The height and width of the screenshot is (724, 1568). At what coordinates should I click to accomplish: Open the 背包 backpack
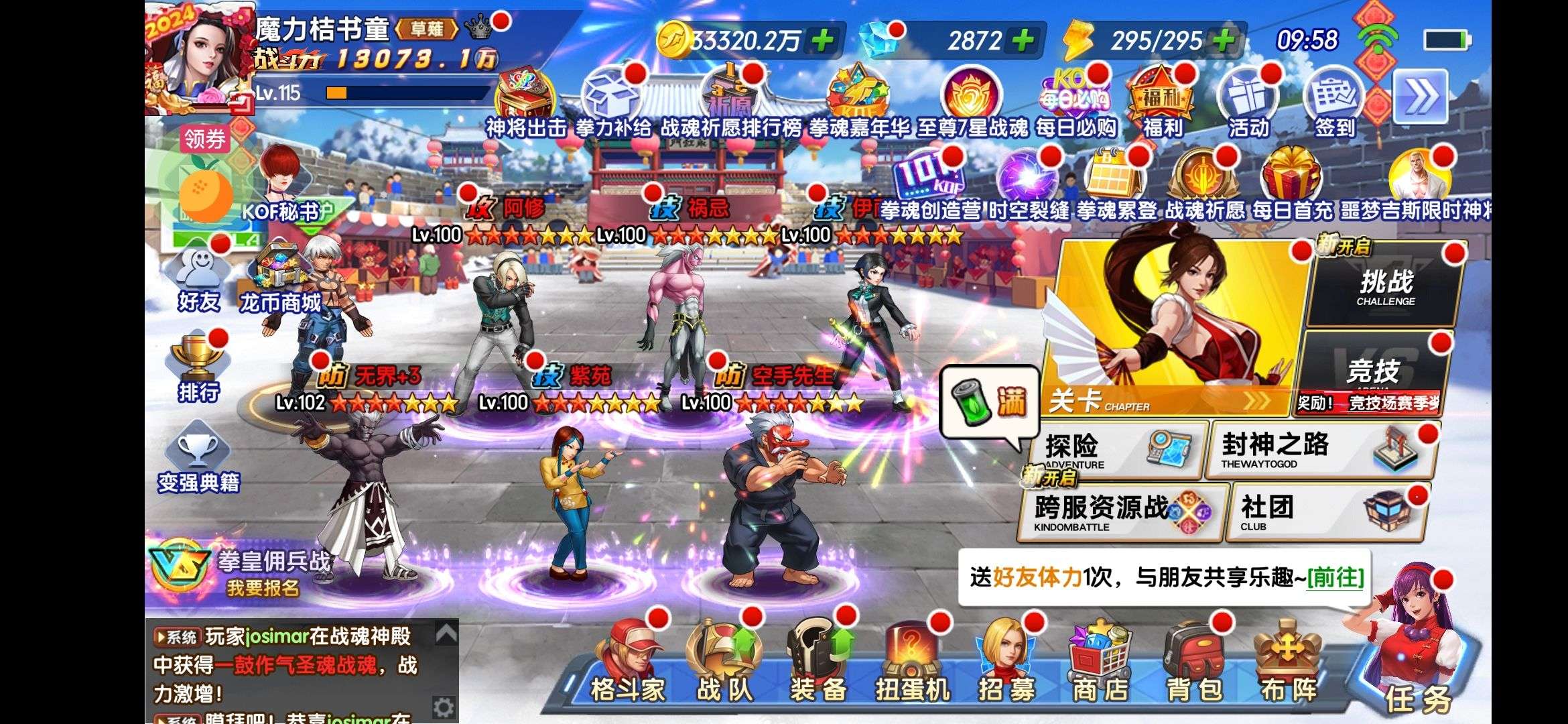pos(1194,664)
